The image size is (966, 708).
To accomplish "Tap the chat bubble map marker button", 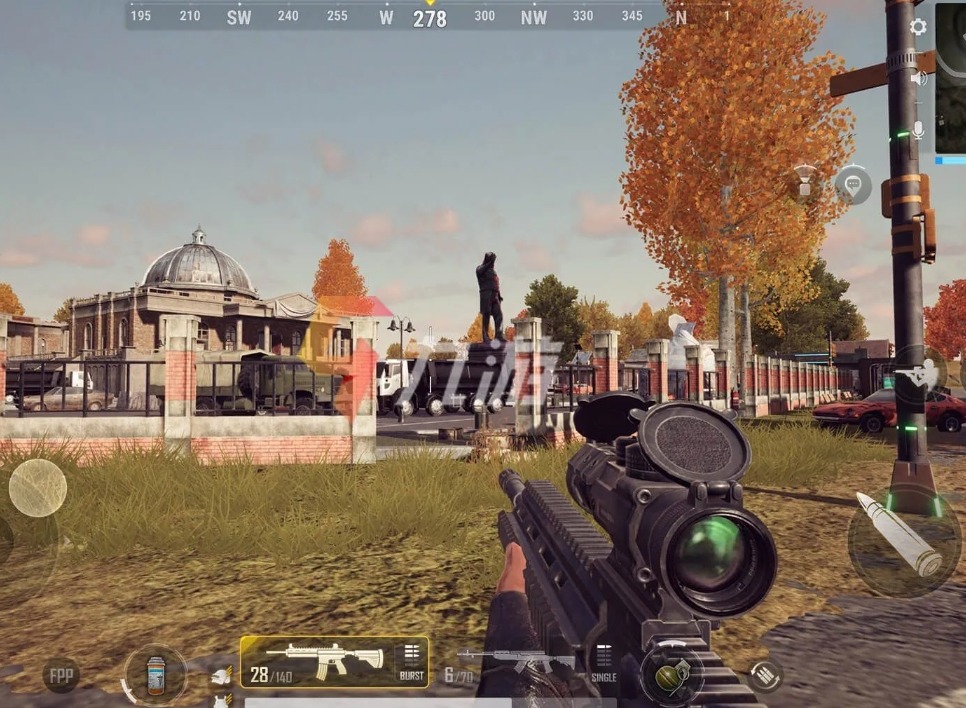I will tap(853, 185).
